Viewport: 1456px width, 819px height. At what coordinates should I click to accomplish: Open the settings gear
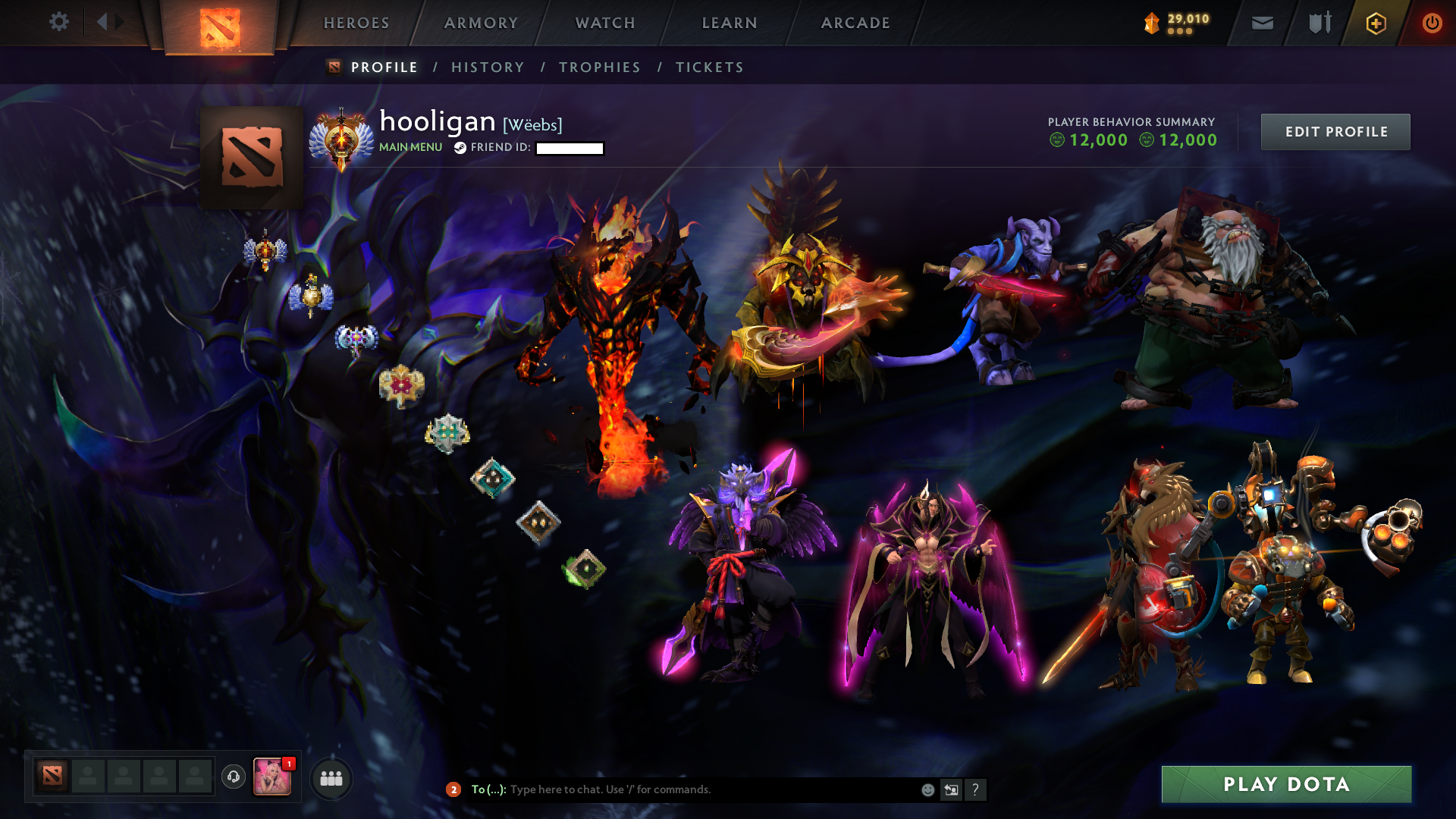59,22
